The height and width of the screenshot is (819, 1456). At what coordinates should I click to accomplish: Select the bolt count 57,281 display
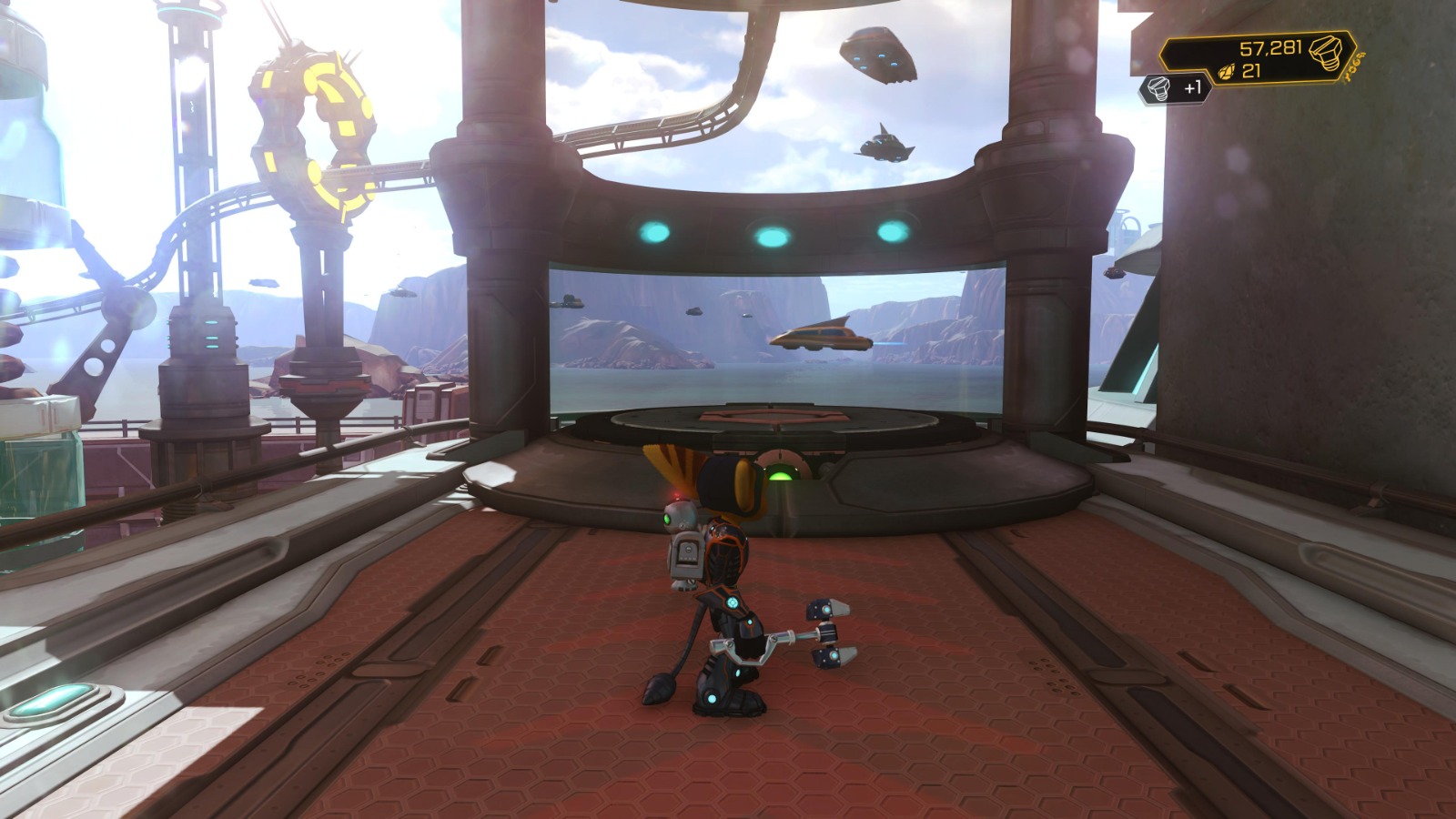1271,48
